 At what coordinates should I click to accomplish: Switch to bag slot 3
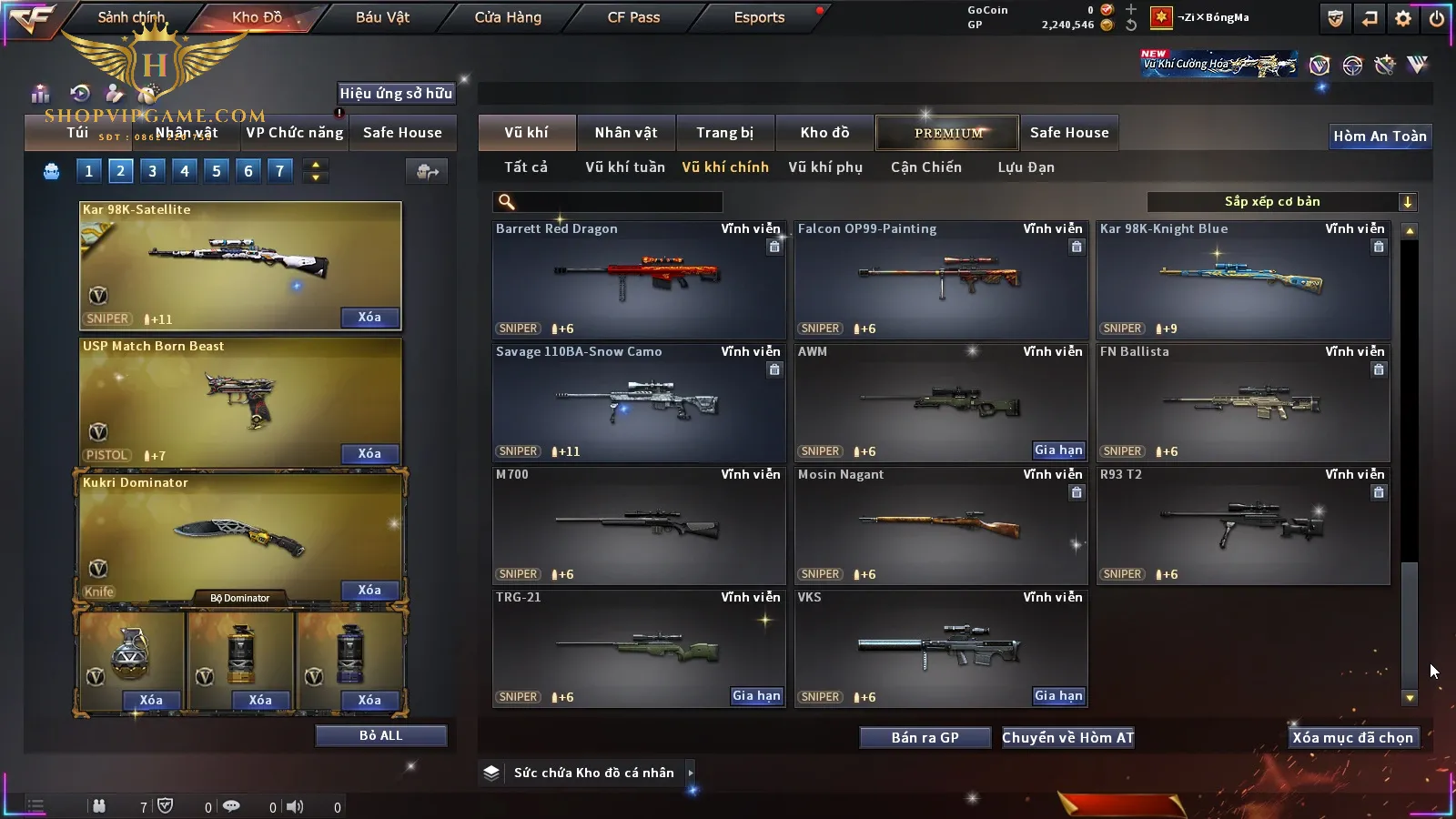coord(152,170)
